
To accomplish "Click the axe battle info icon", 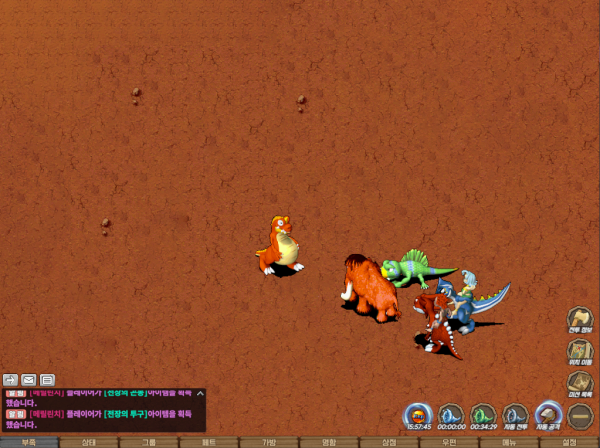I will tap(580, 320).
